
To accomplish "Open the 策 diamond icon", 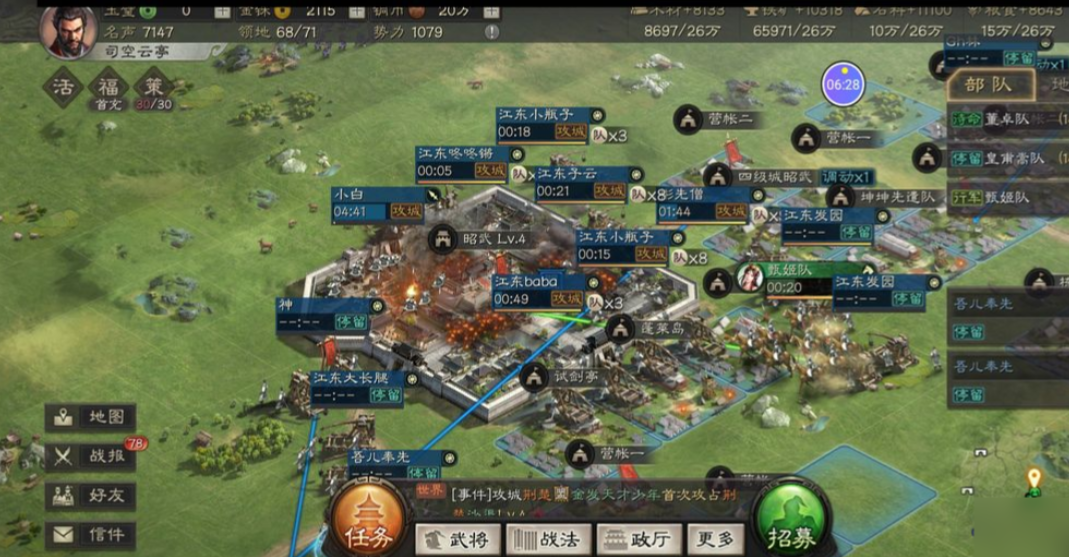I will click(x=151, y=86).
